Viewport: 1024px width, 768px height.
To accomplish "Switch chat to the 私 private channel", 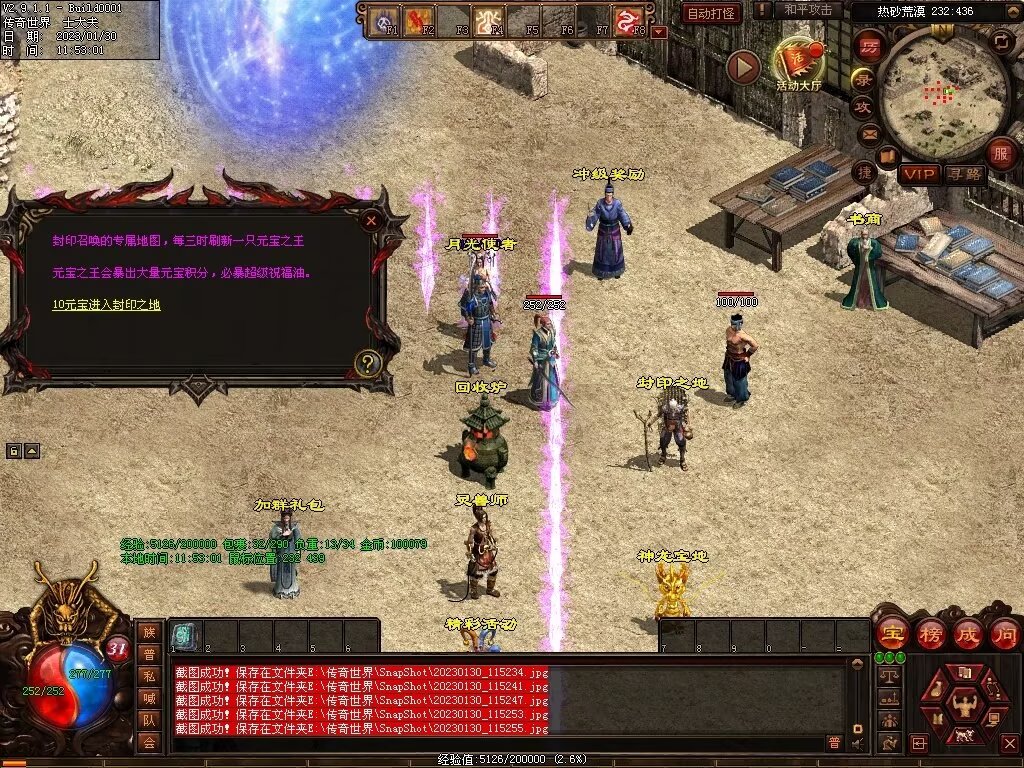I will coord(149,675).
